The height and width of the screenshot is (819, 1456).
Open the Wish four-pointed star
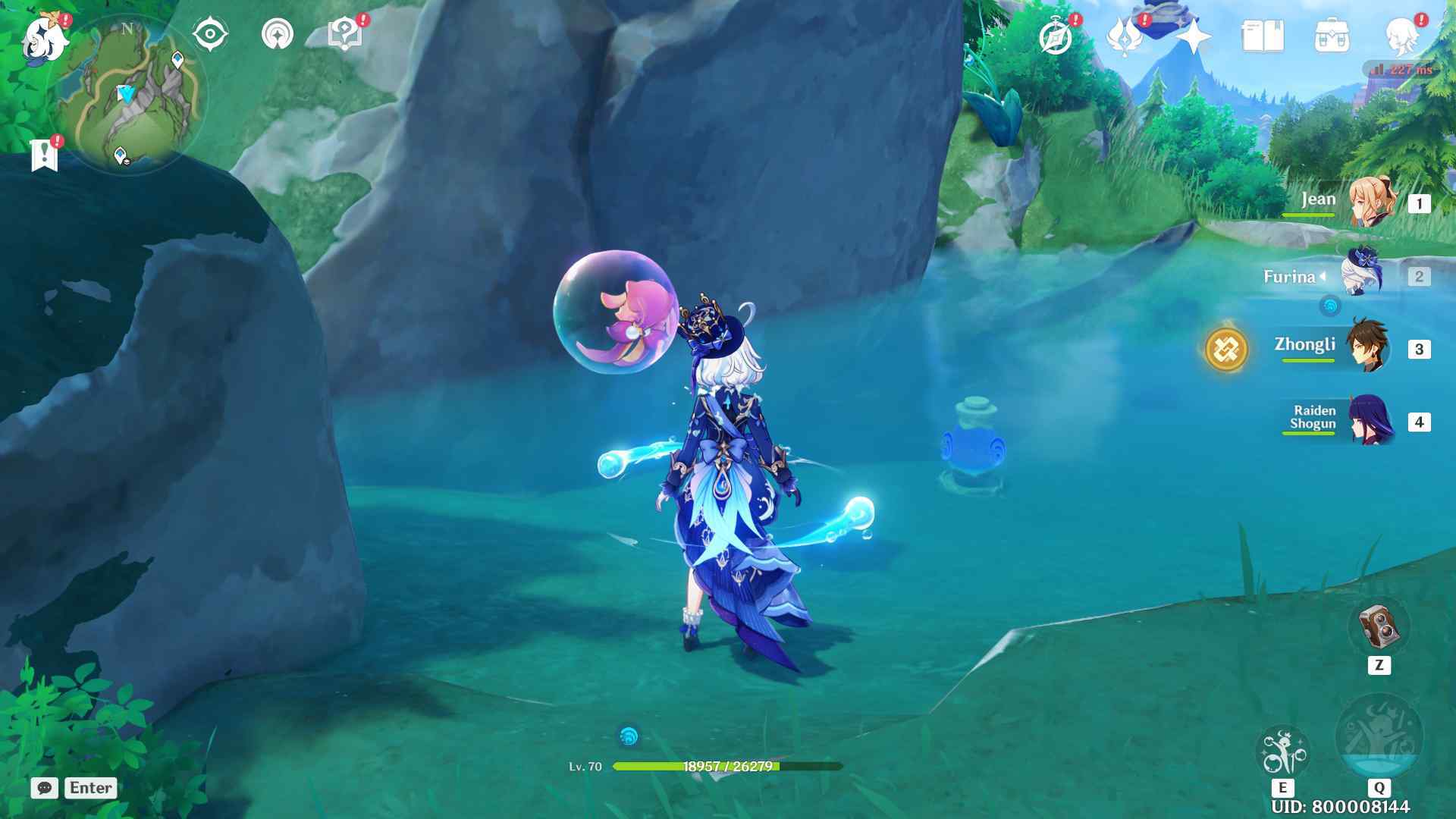[x=1194, y=36]
